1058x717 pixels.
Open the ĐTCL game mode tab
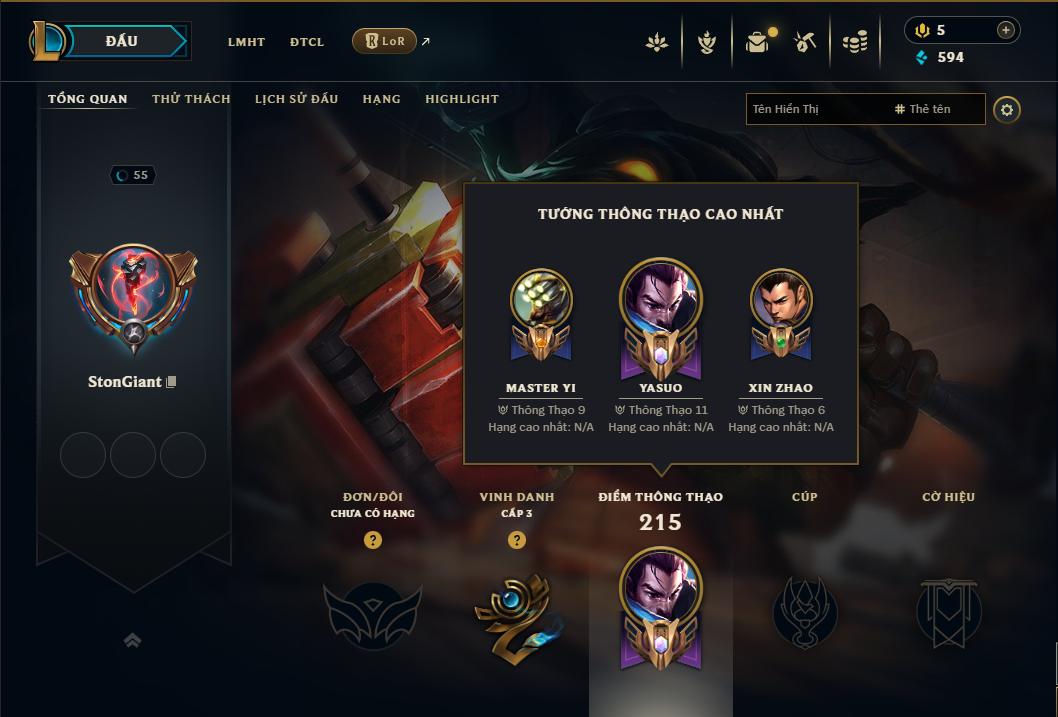(x=307, y=42)
